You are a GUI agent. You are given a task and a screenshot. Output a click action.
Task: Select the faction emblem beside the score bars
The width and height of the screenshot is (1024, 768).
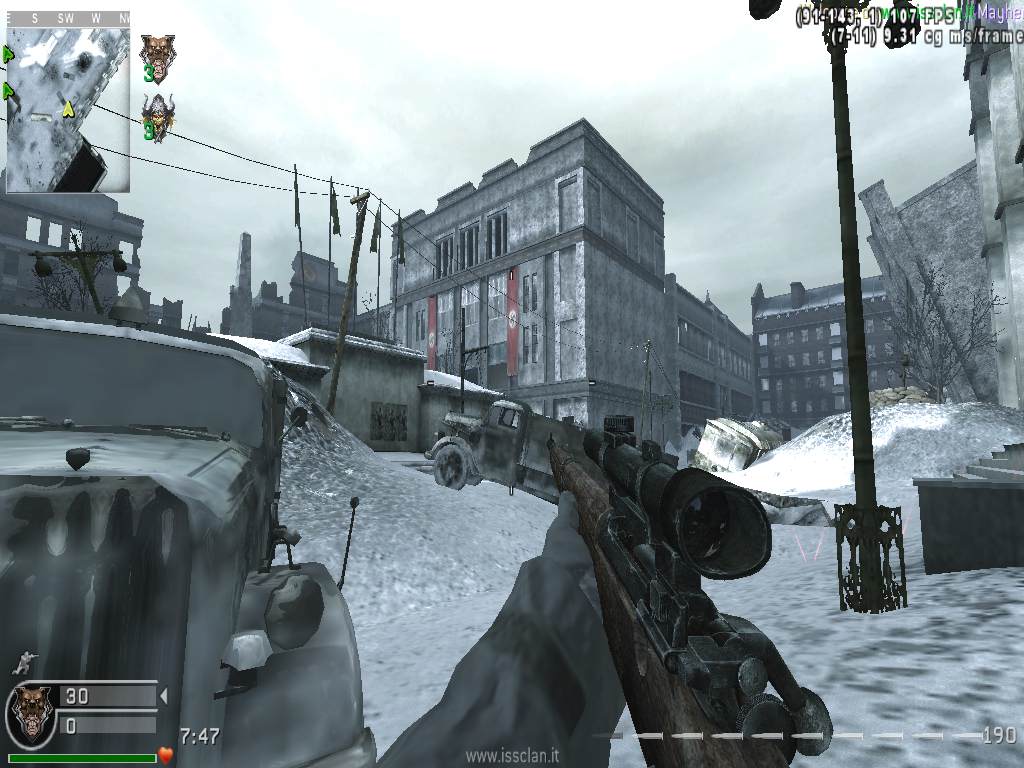[x=31, y=713]
